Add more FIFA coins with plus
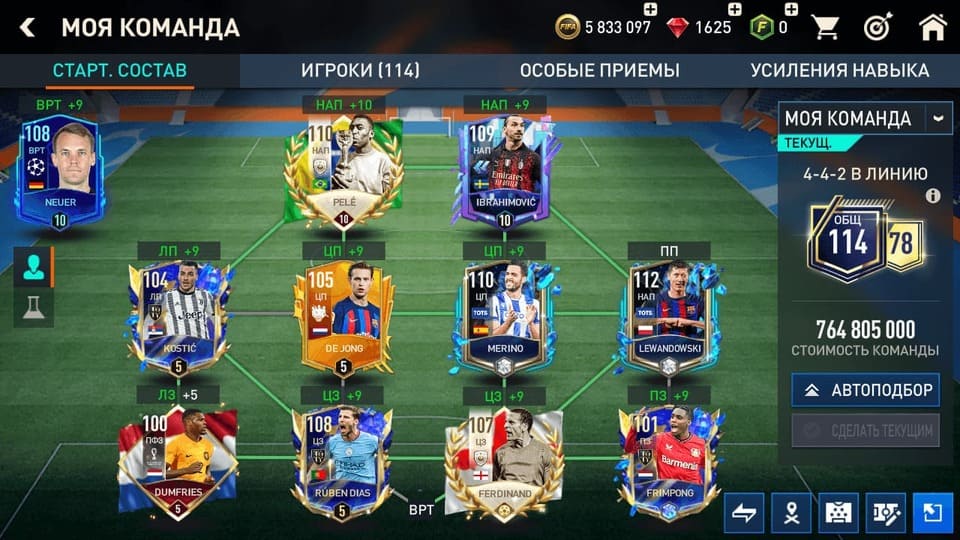The image size is (960, 540). pyautogui.click(x=650, y=10)
